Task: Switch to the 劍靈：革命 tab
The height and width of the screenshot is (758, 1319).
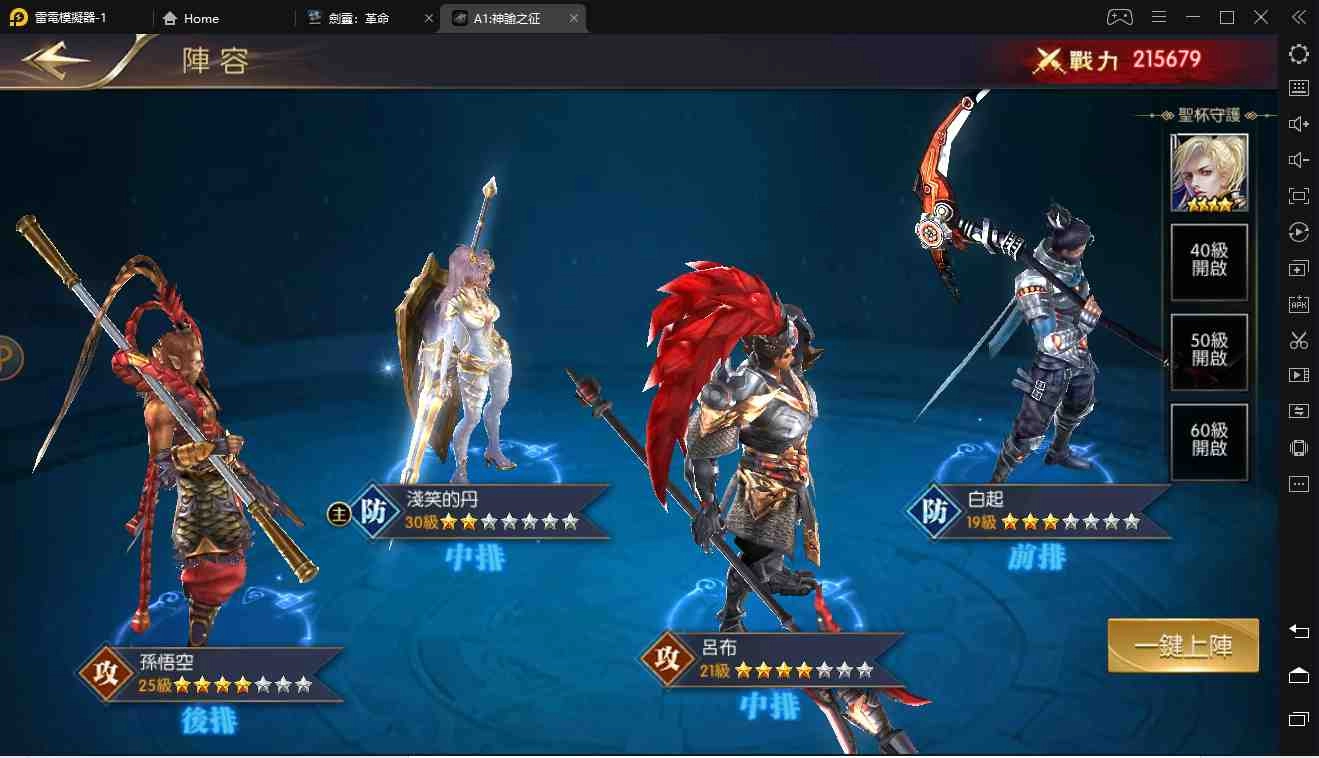Action: 357,17
